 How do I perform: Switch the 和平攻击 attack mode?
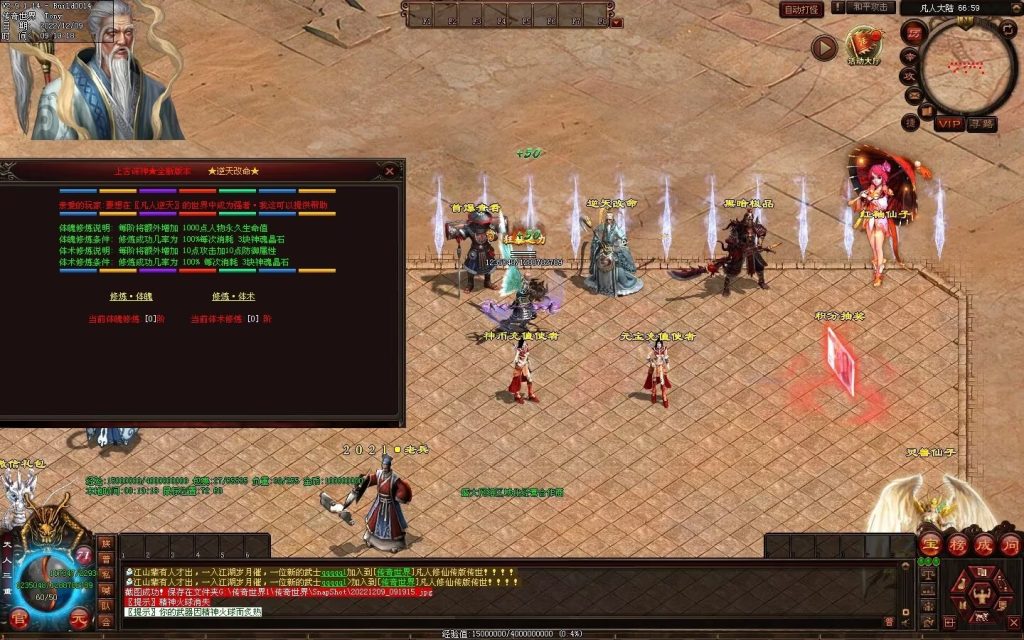(870, 8)
